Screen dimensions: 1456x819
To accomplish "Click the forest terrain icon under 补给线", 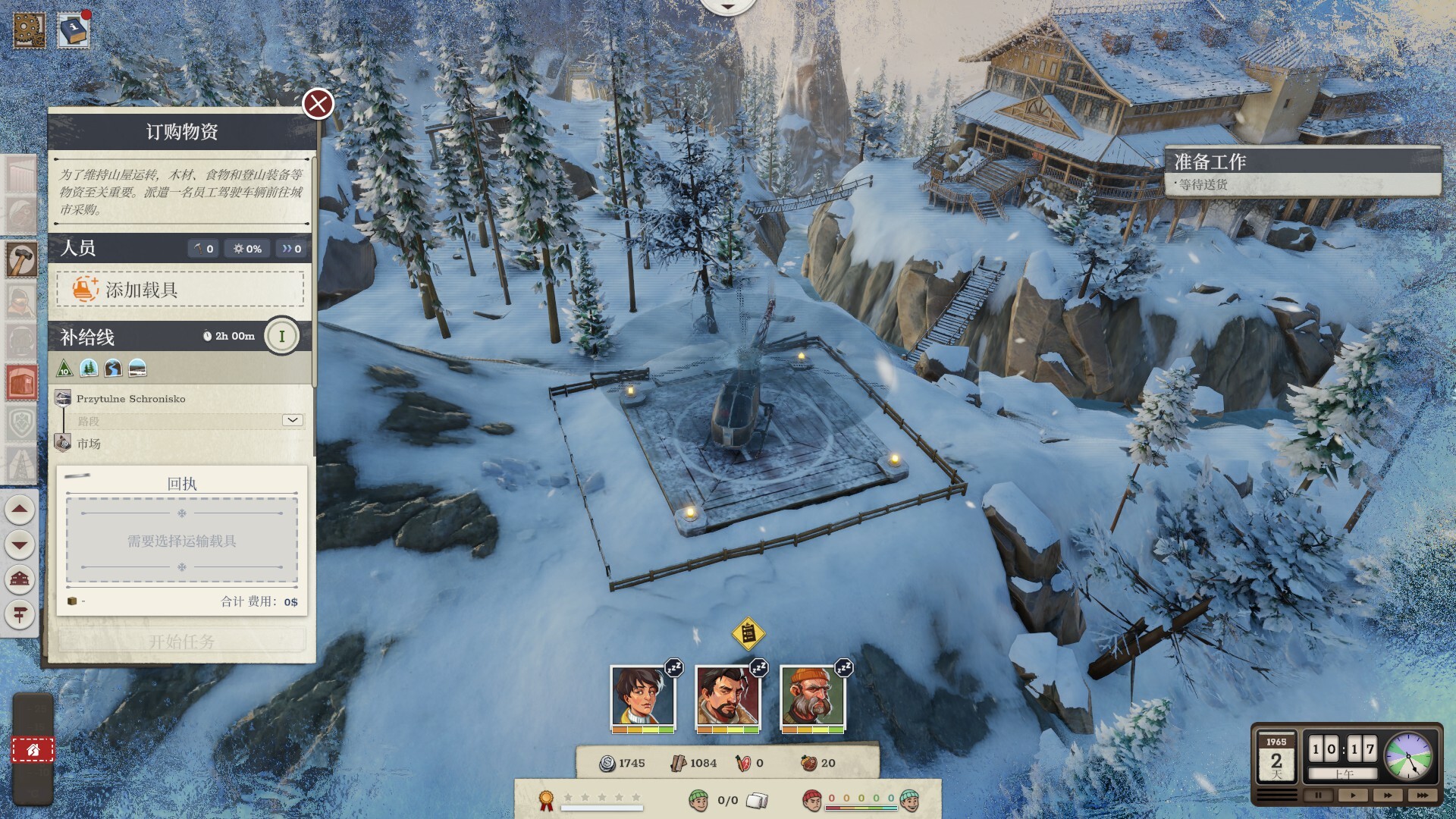I will tap(87, 369).
